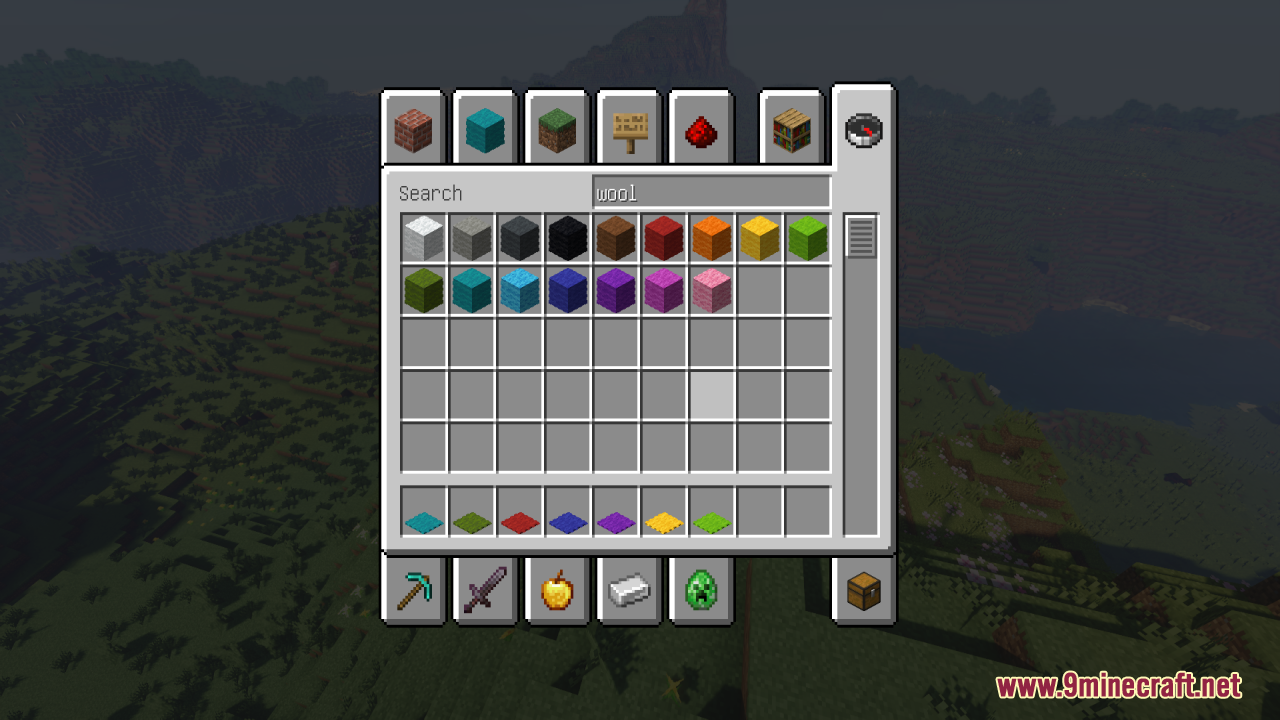1280x720 pixels.
Task: Select the pink wool block
Action: 711,289
